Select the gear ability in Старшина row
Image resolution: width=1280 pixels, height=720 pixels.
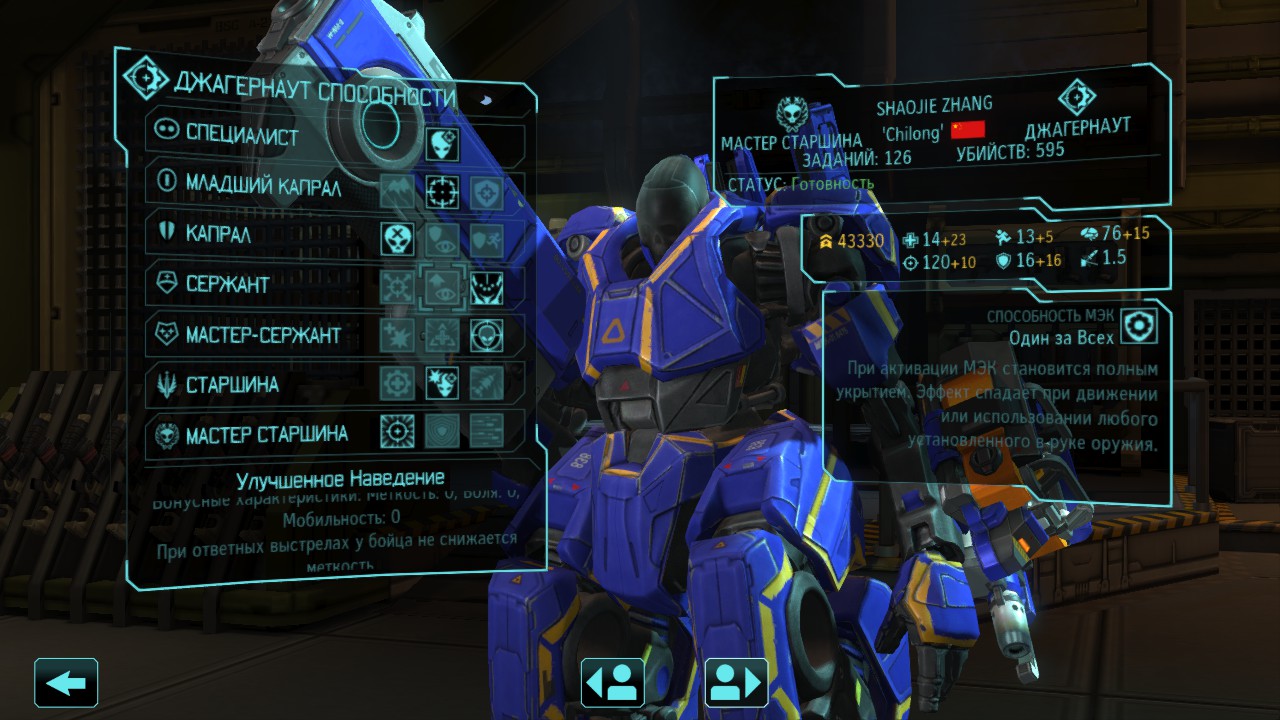[397, 382]
